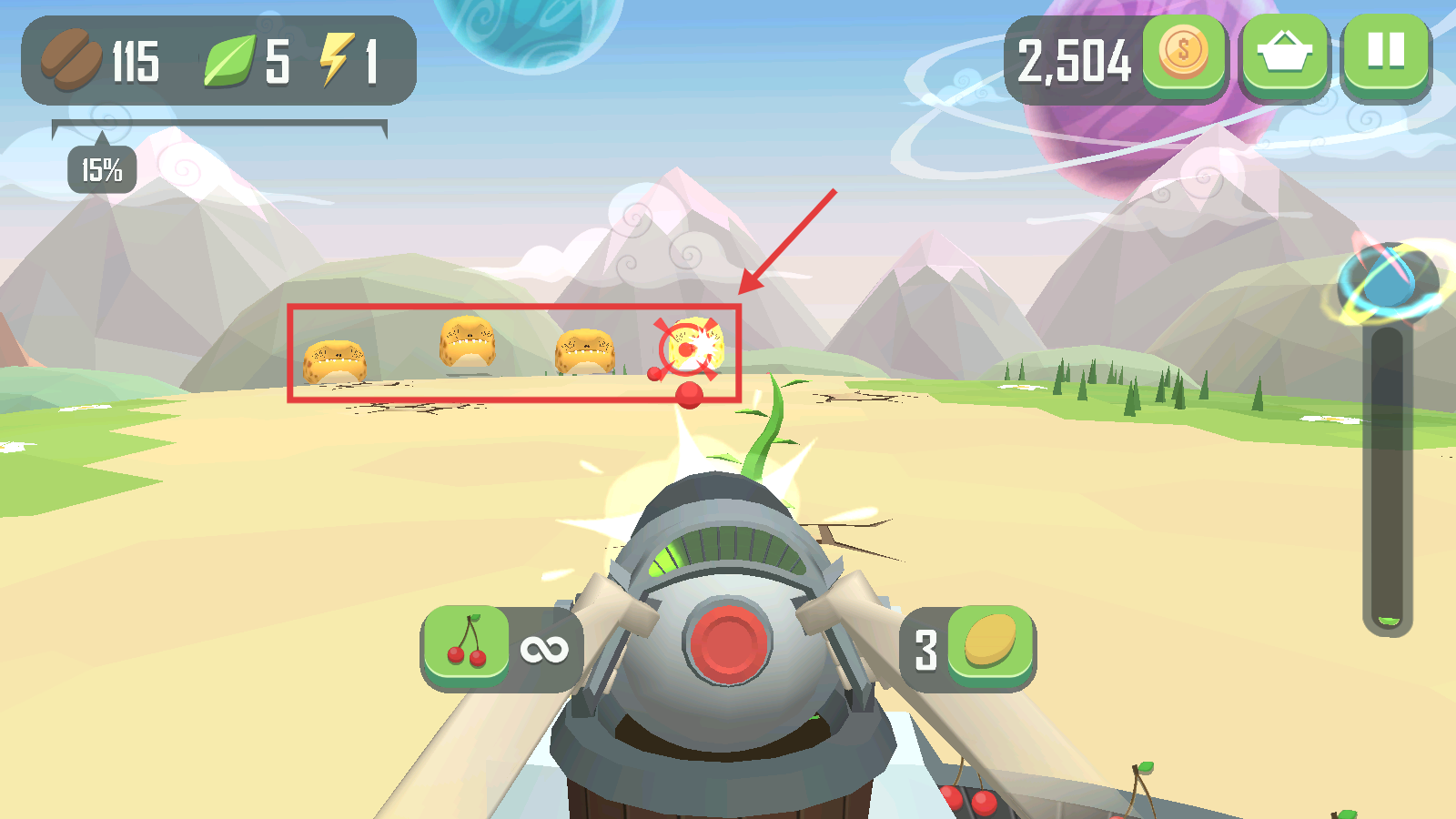
Task: Open the shop basket button
Action: (x=1284, y=53)
